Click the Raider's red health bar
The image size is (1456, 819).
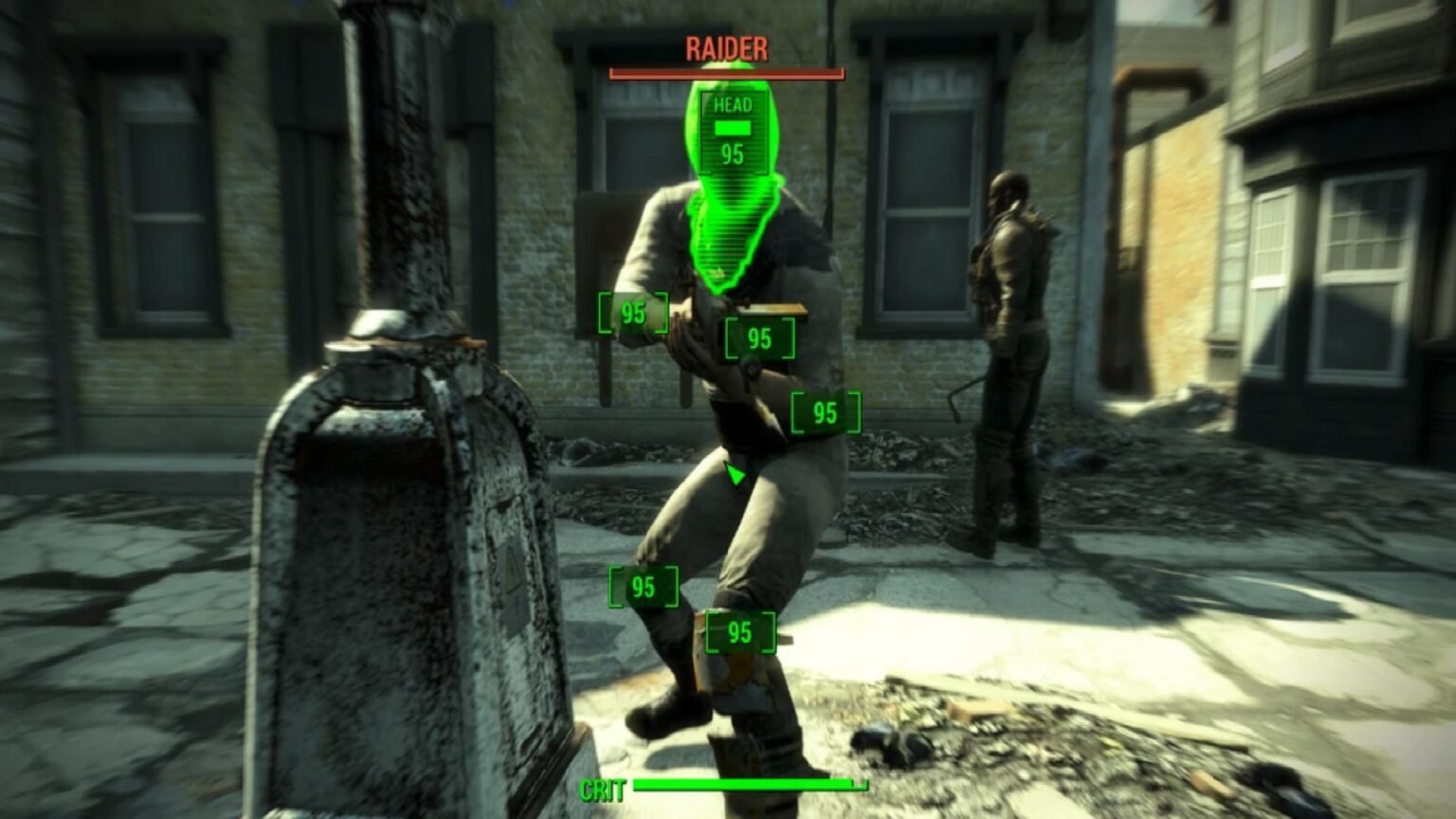click(726, 71)
